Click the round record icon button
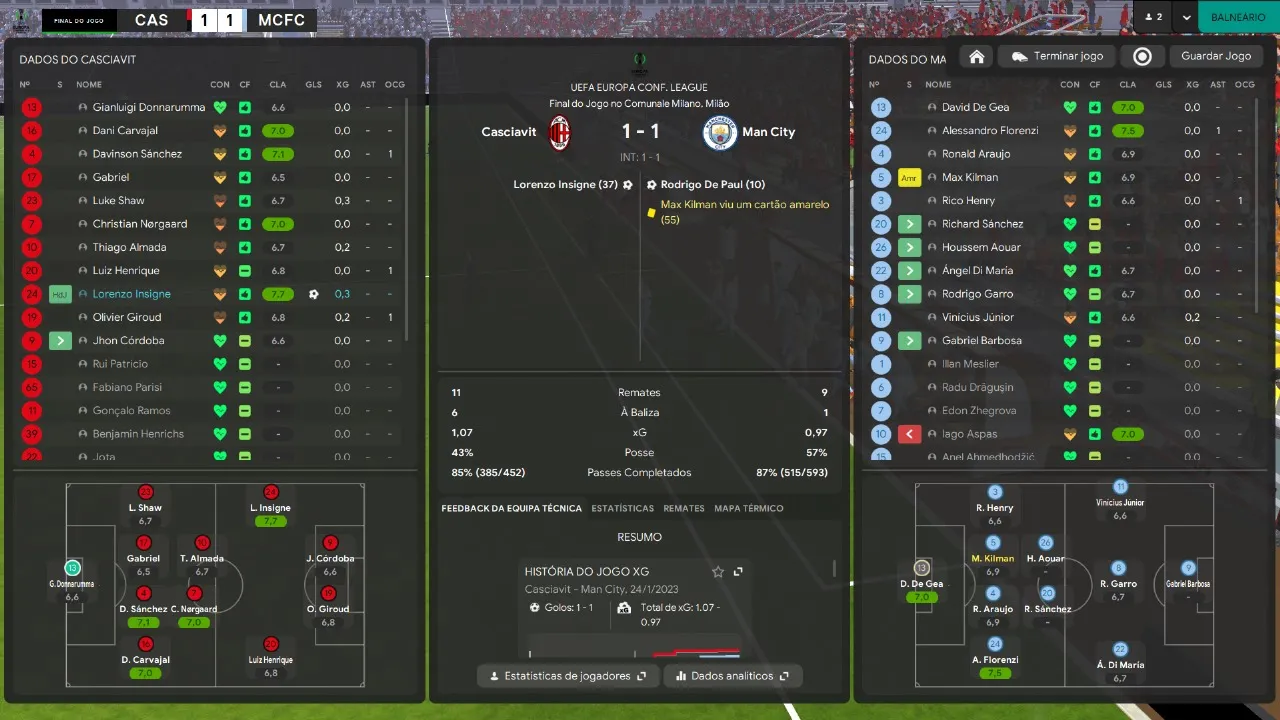 click(1142, 57)
